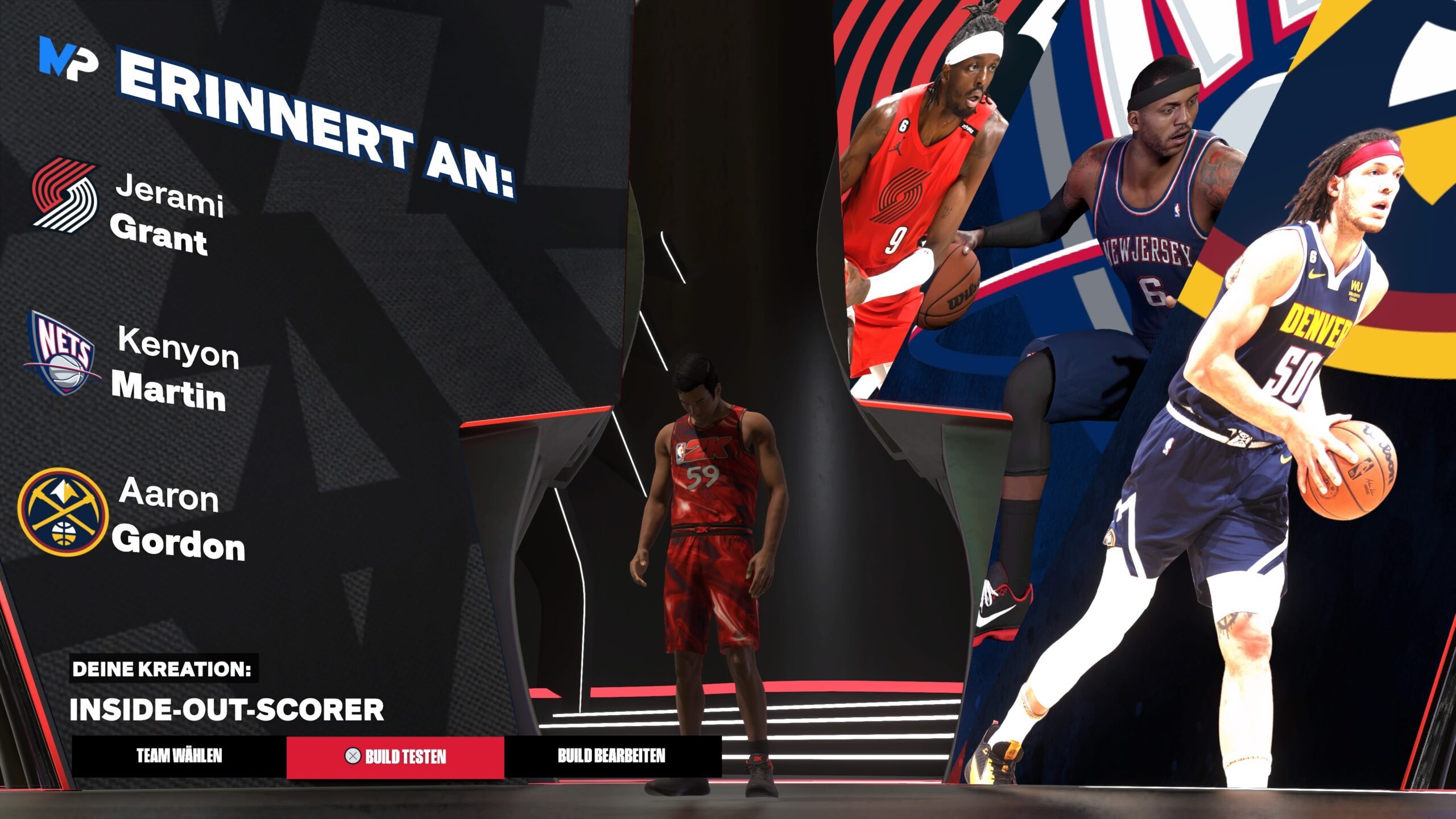The height and width of the screenshot is (819, 1456).
Task: Open the Build Bearbeiten editor
Action: pos(611,756)
